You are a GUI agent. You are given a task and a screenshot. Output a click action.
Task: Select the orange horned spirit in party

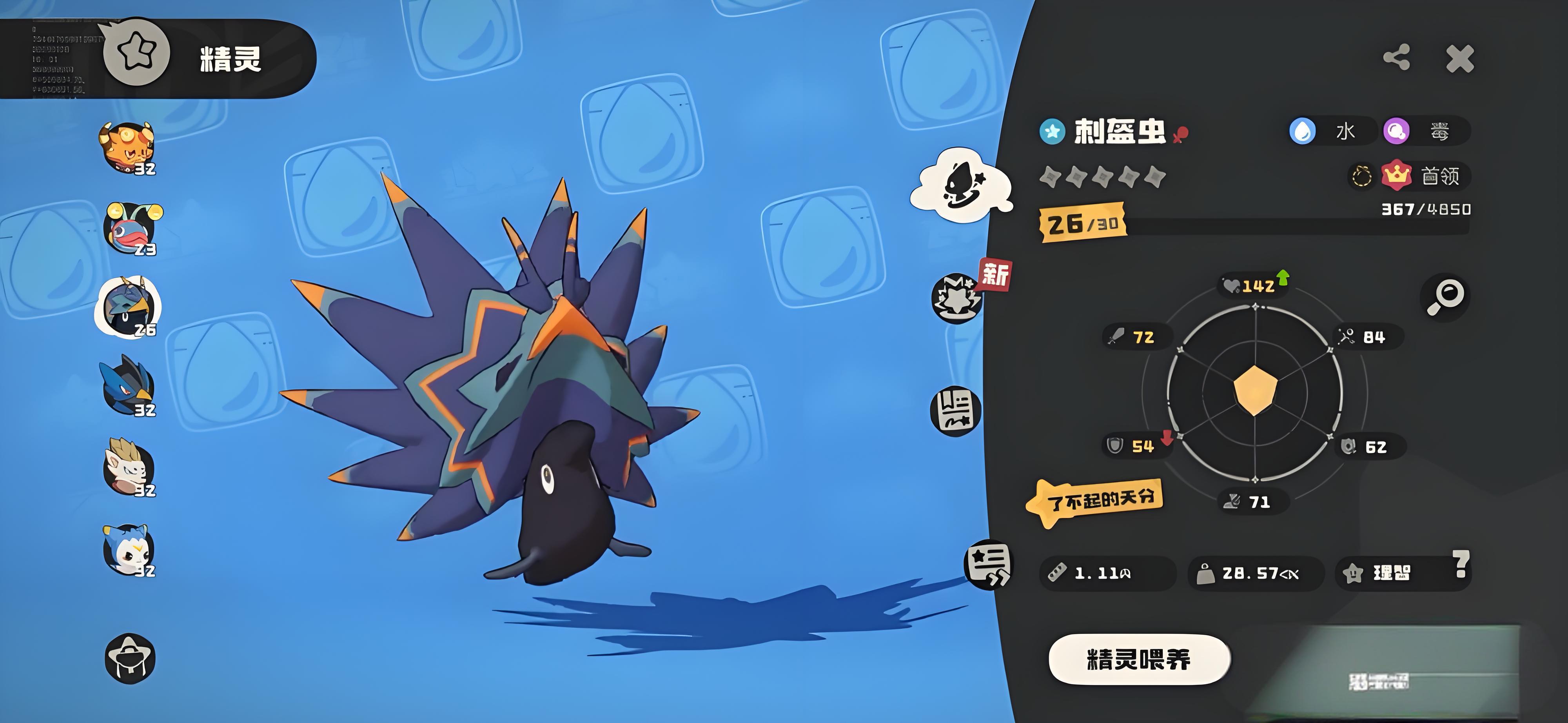pyautogui.click(x=128, y=148)
